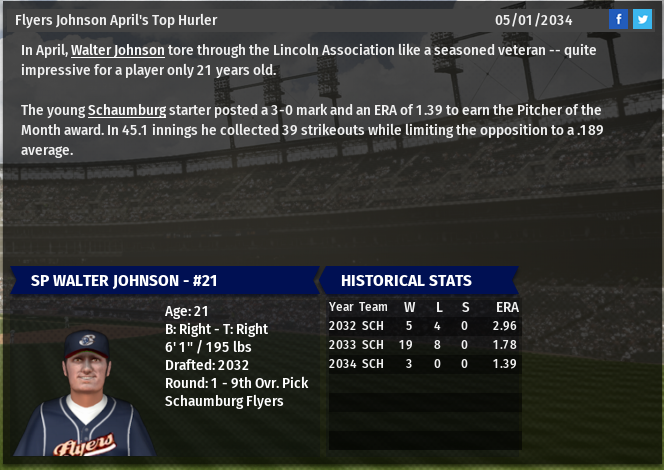Select the 2032 SCH stats row
The width and height of the screenshot is (664, 470).
coord(423,326)
